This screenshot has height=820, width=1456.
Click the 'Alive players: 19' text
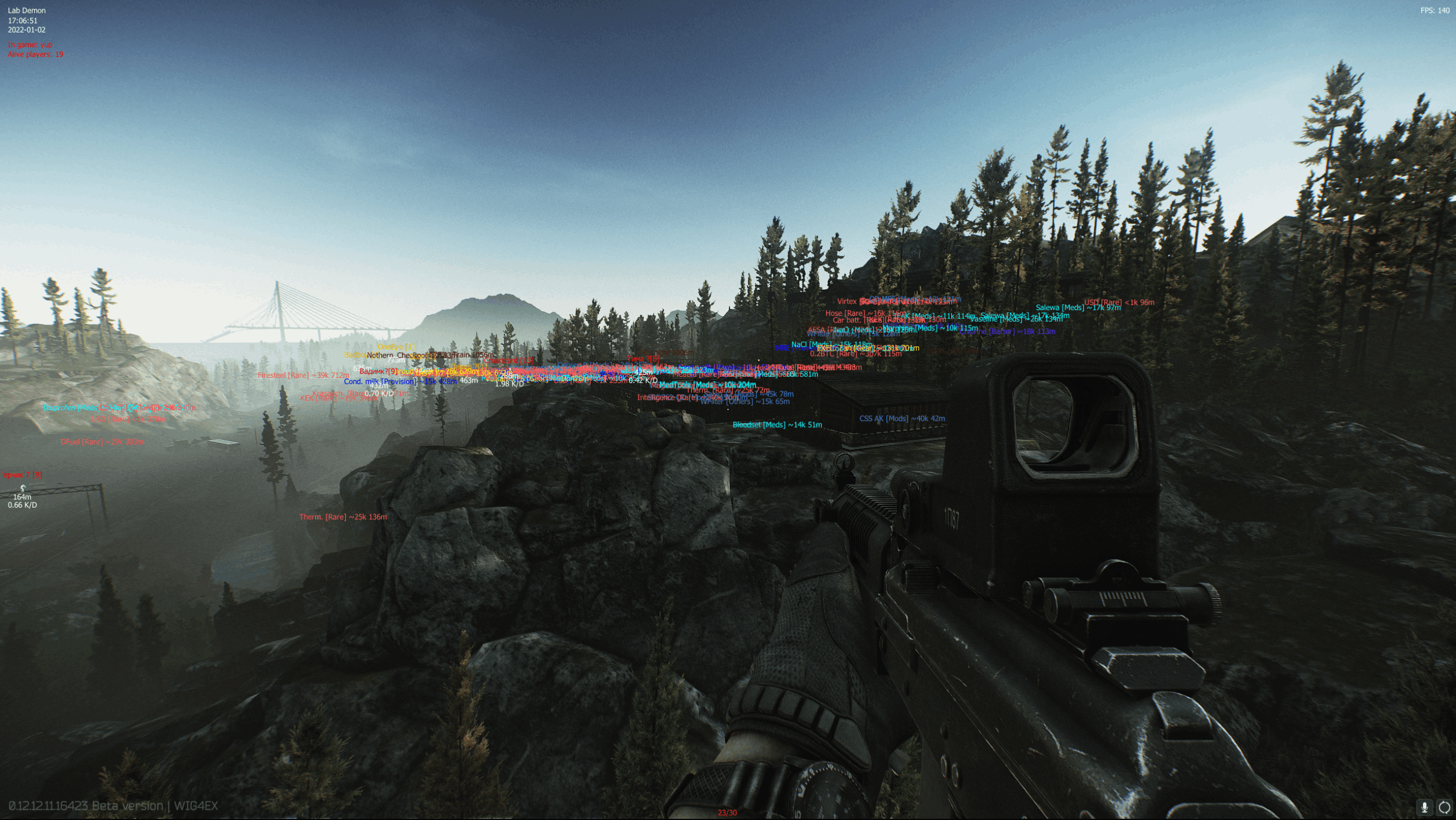[35, 54]
